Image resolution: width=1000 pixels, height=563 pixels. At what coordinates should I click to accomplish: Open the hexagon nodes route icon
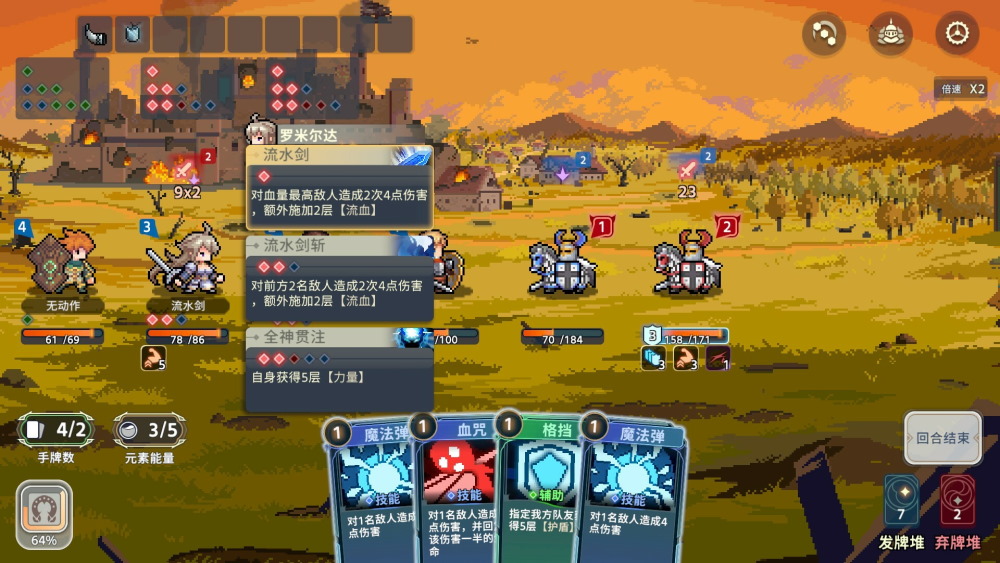coord(824,34)
